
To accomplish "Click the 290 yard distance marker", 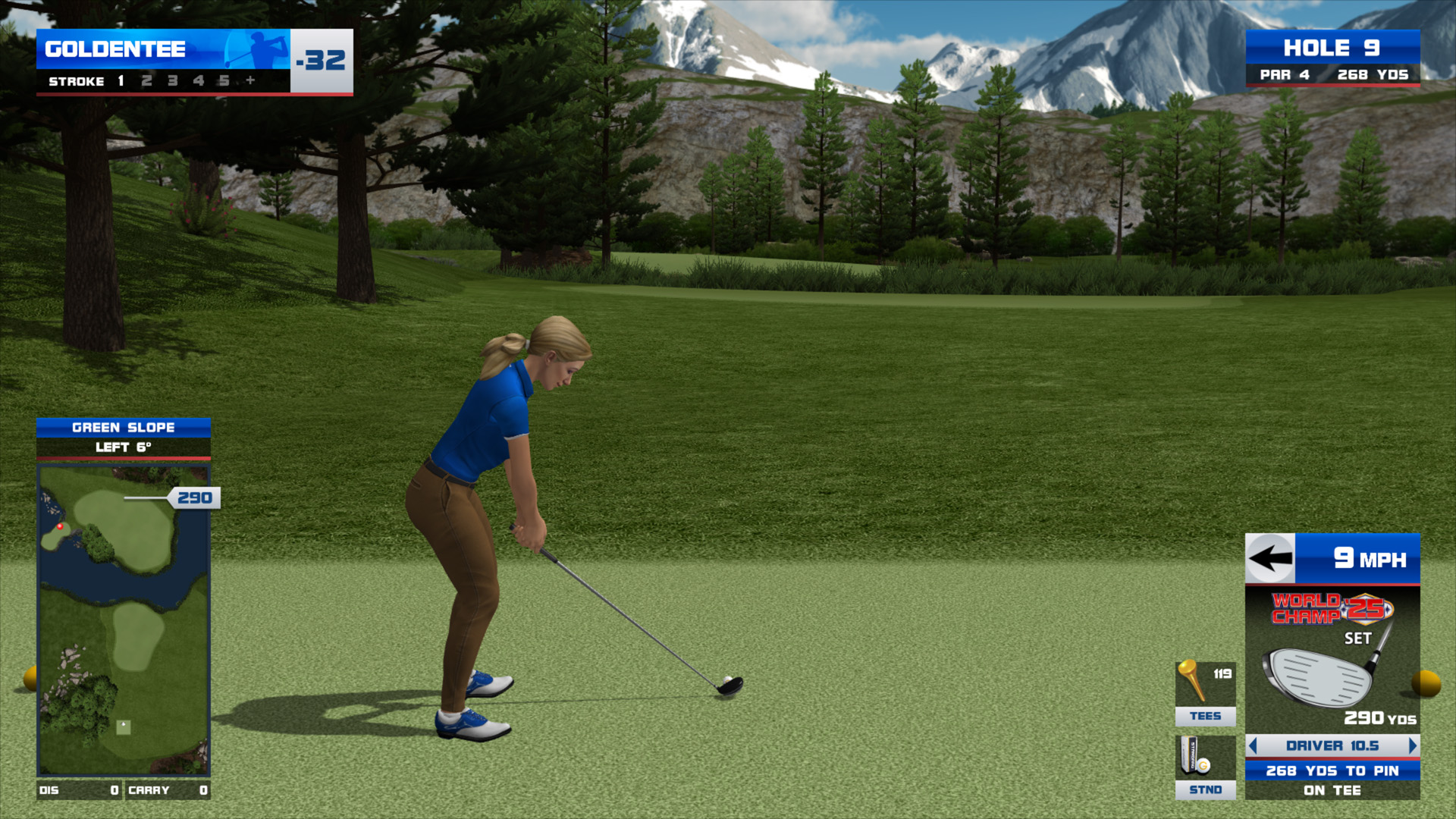I will coord(194,497).
